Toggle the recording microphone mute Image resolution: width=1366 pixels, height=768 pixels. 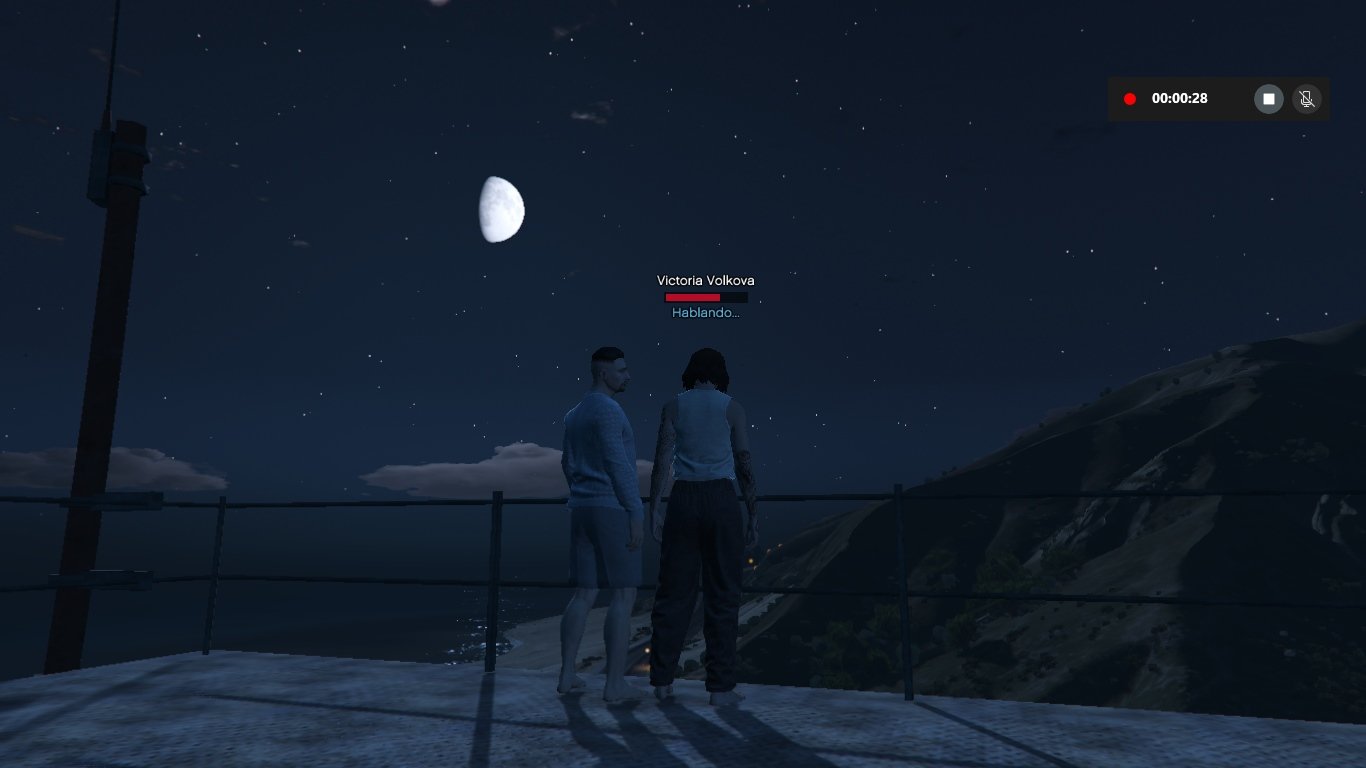click(1306, 99)
